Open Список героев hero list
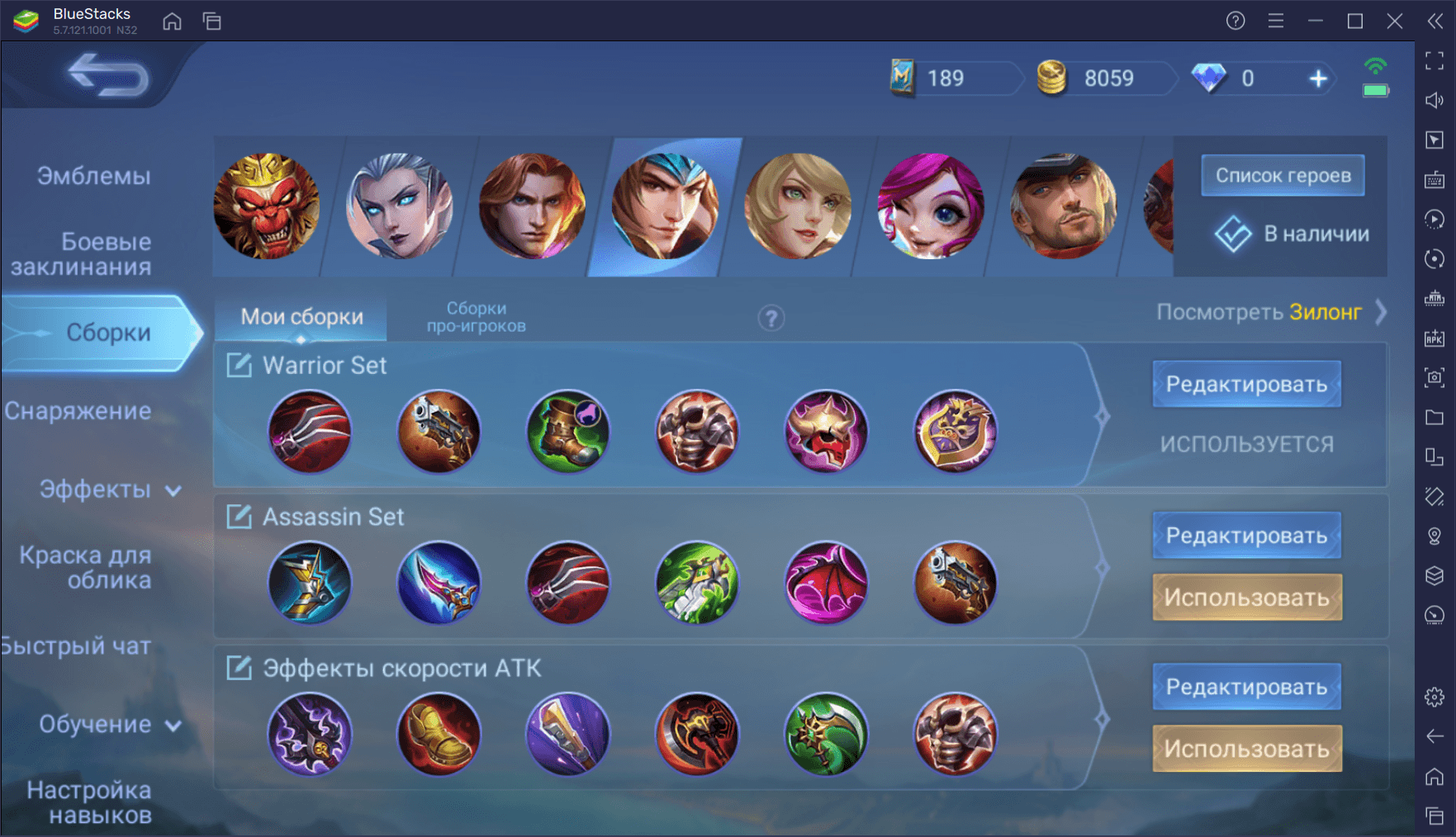This screenshot has width=1456, height=837. coord(1283,175)
